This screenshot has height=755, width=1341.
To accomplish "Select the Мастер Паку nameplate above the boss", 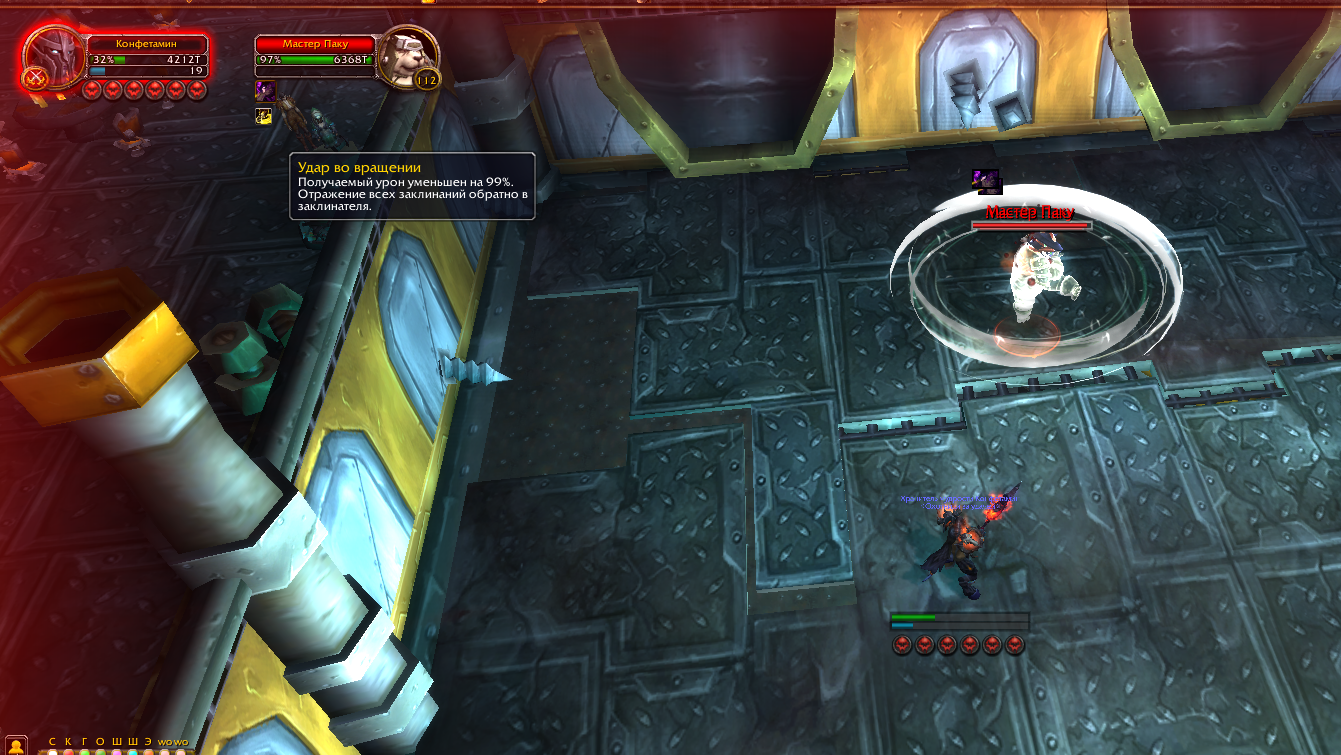I will (1029, 213).
